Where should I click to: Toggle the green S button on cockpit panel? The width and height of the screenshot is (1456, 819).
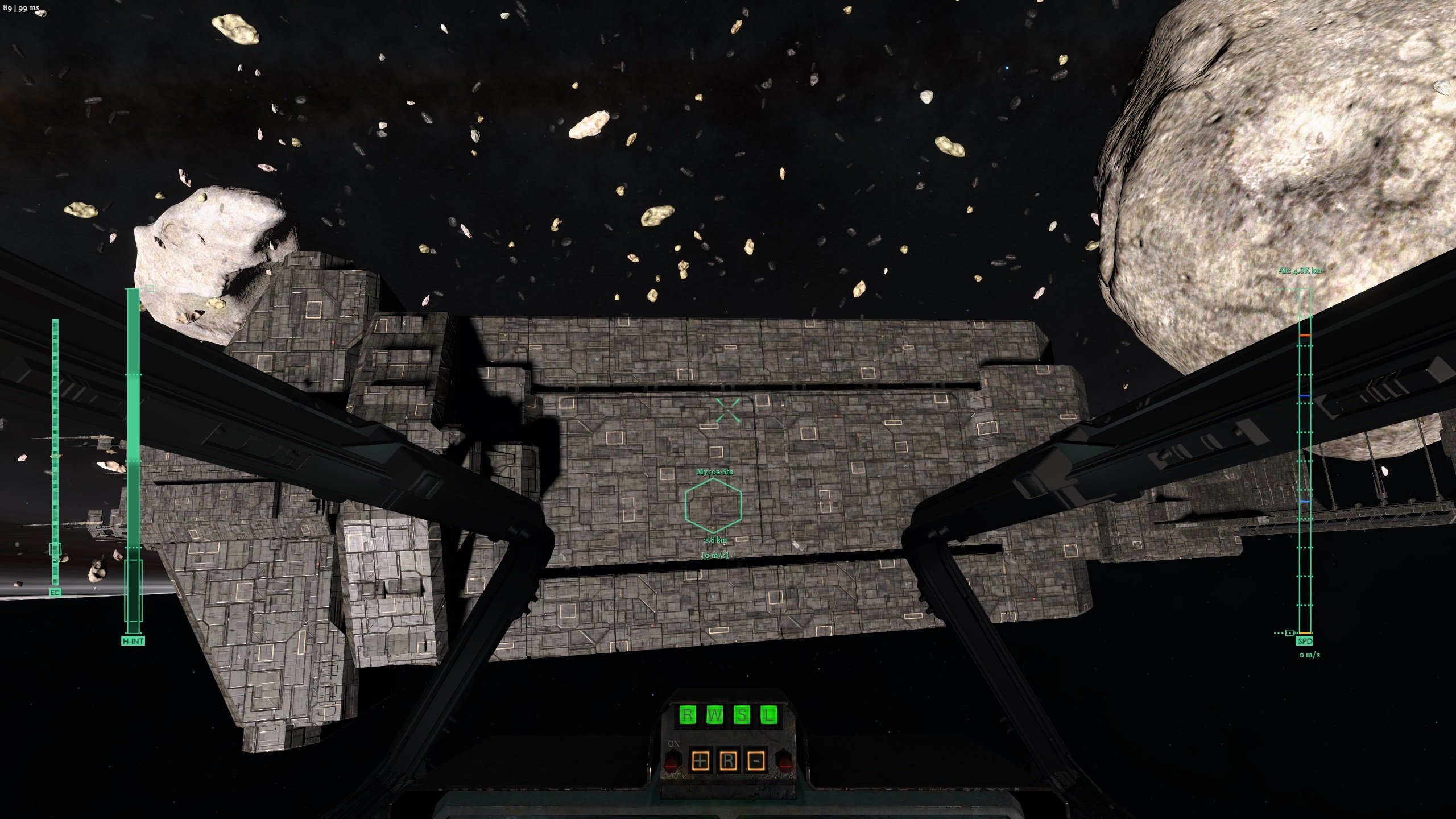(x=742, y=715)
